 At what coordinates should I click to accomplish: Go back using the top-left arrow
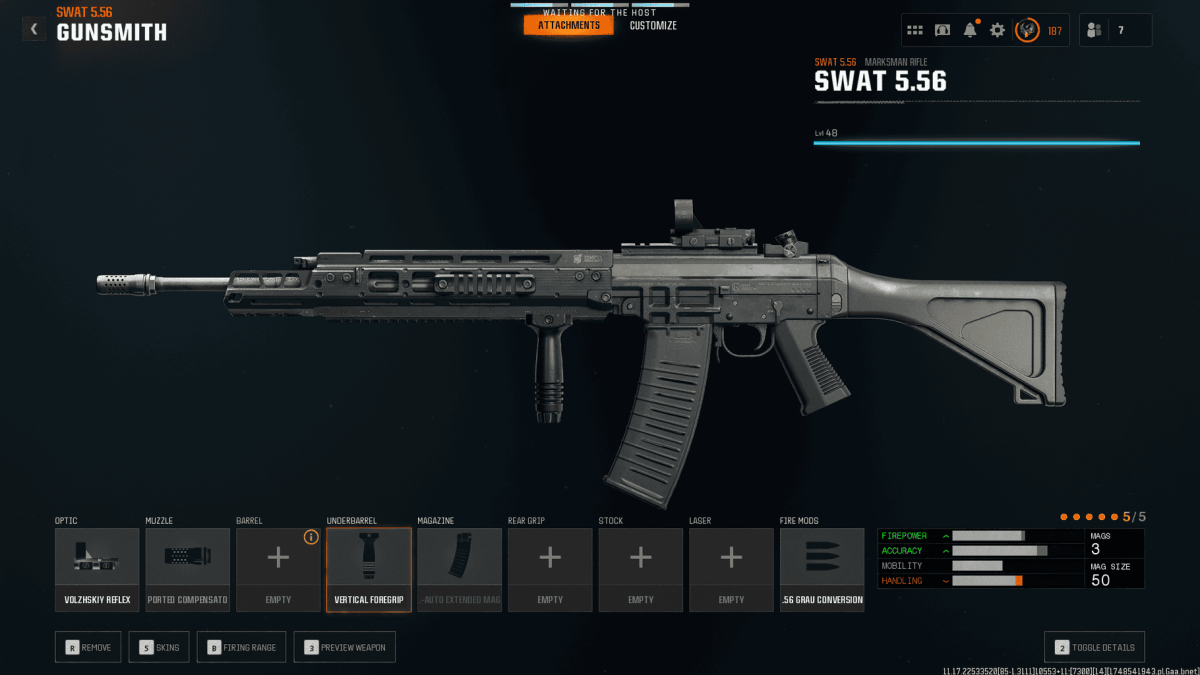[34, 29]
